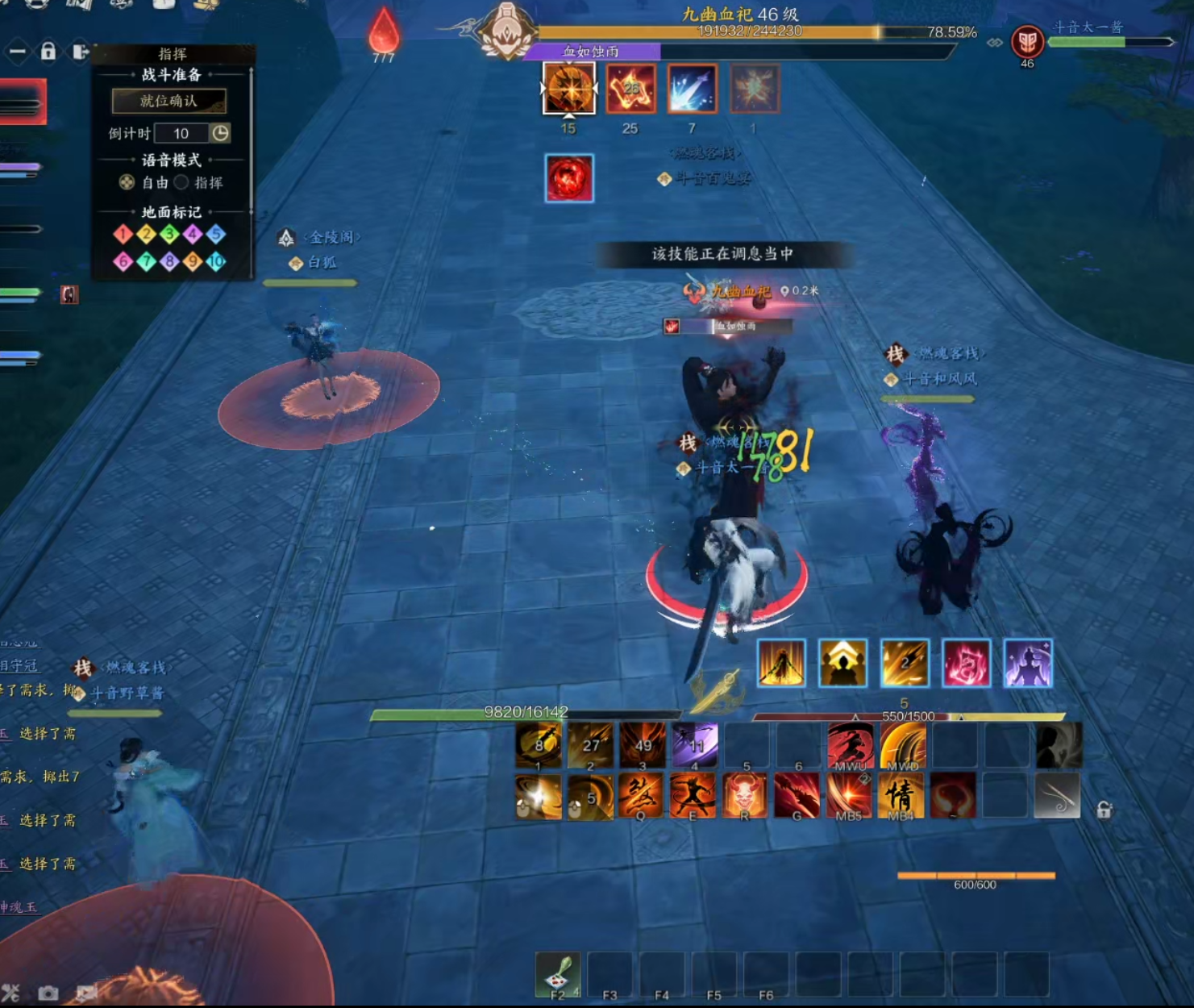The width and height of the screenshot is (1194, 1008).
Task: Select the cyan ground marker numbered 10
Action: coord(216,261)
